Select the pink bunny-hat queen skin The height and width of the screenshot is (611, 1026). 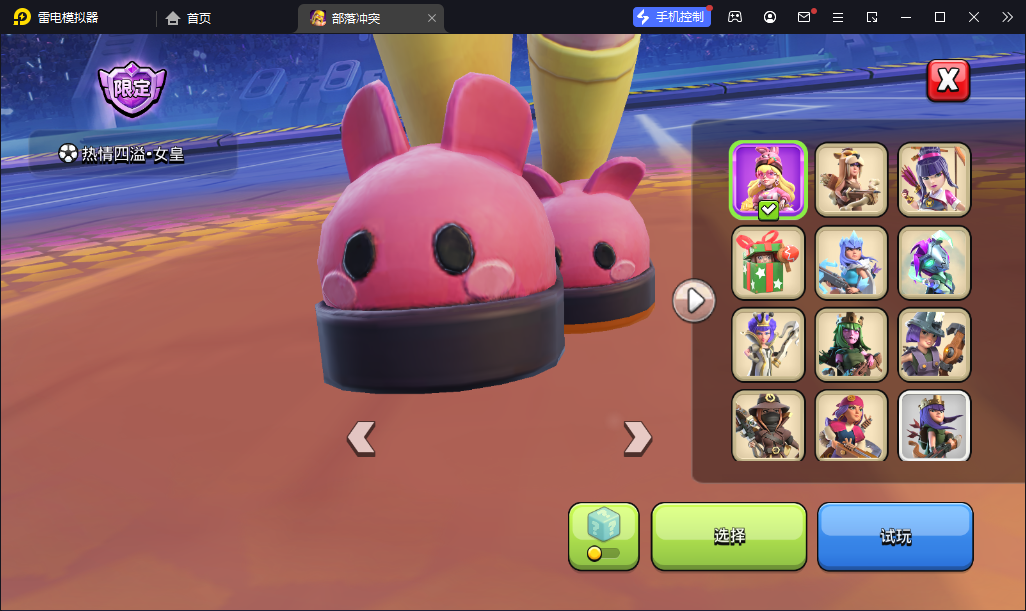tap(768, 179)
